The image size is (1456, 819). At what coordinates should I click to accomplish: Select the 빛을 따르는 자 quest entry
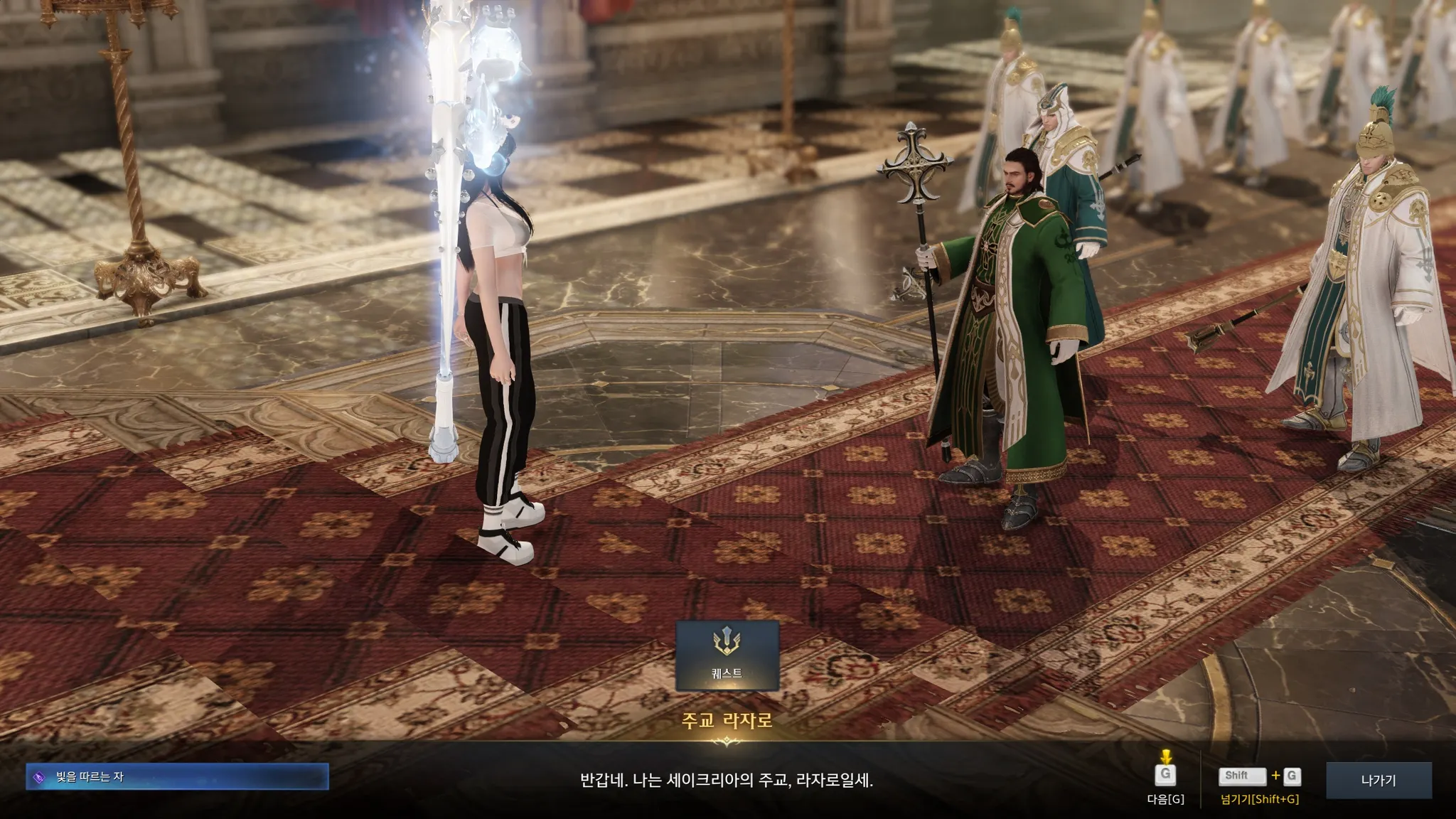[x=177, y=777]
